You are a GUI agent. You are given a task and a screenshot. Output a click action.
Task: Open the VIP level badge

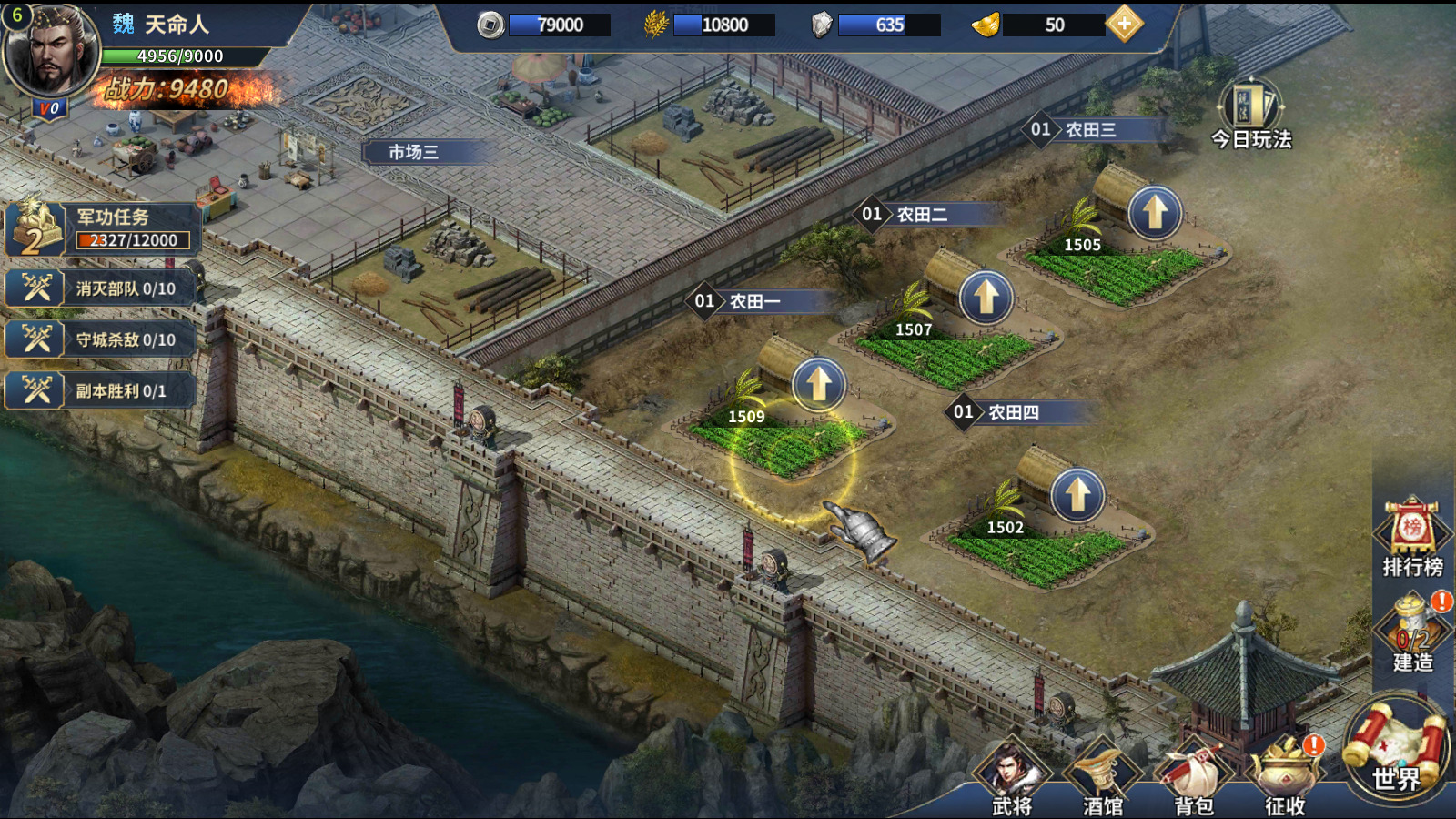48,108
